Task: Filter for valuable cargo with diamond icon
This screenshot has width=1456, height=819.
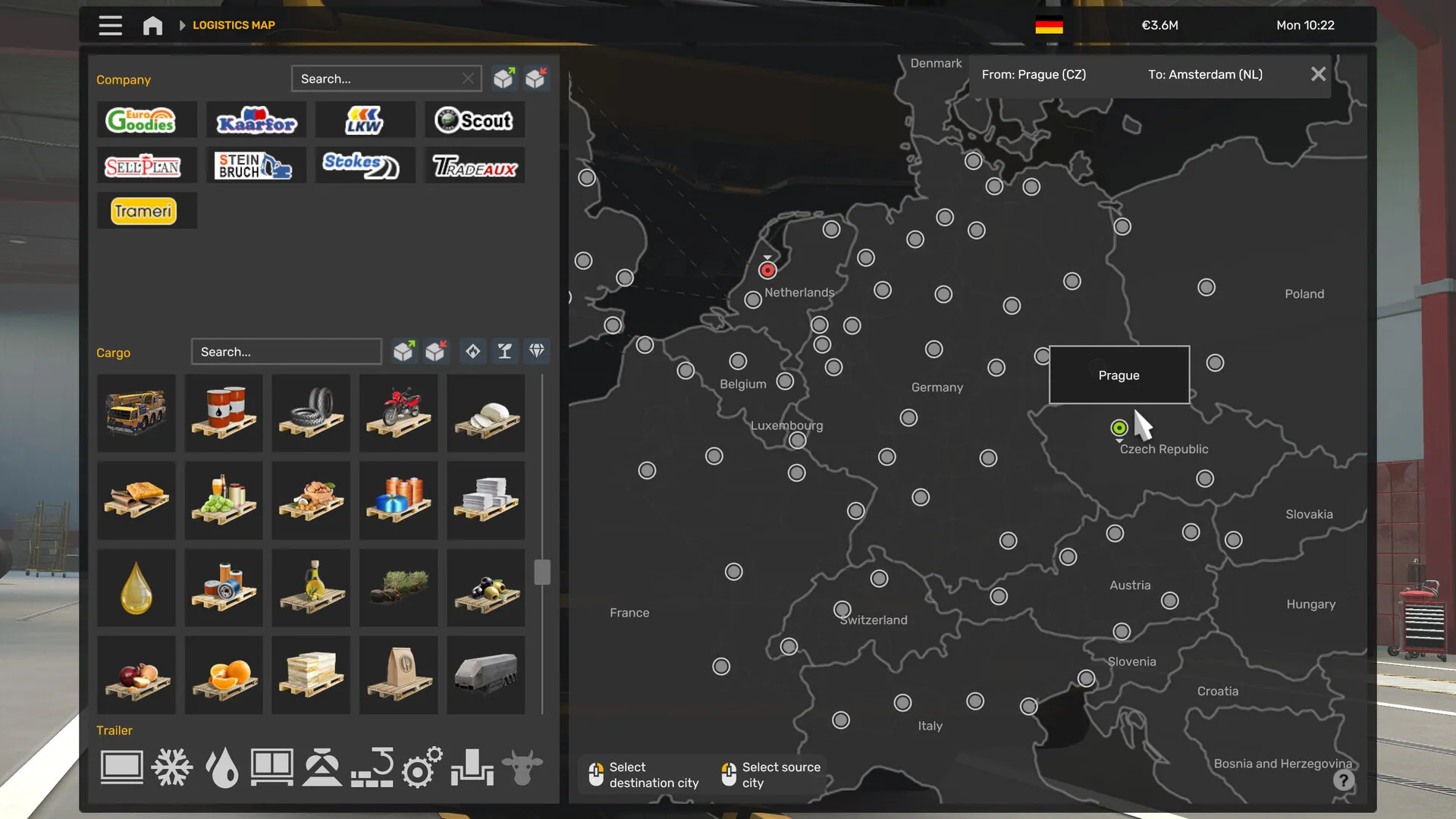Action: click(536, 351)
